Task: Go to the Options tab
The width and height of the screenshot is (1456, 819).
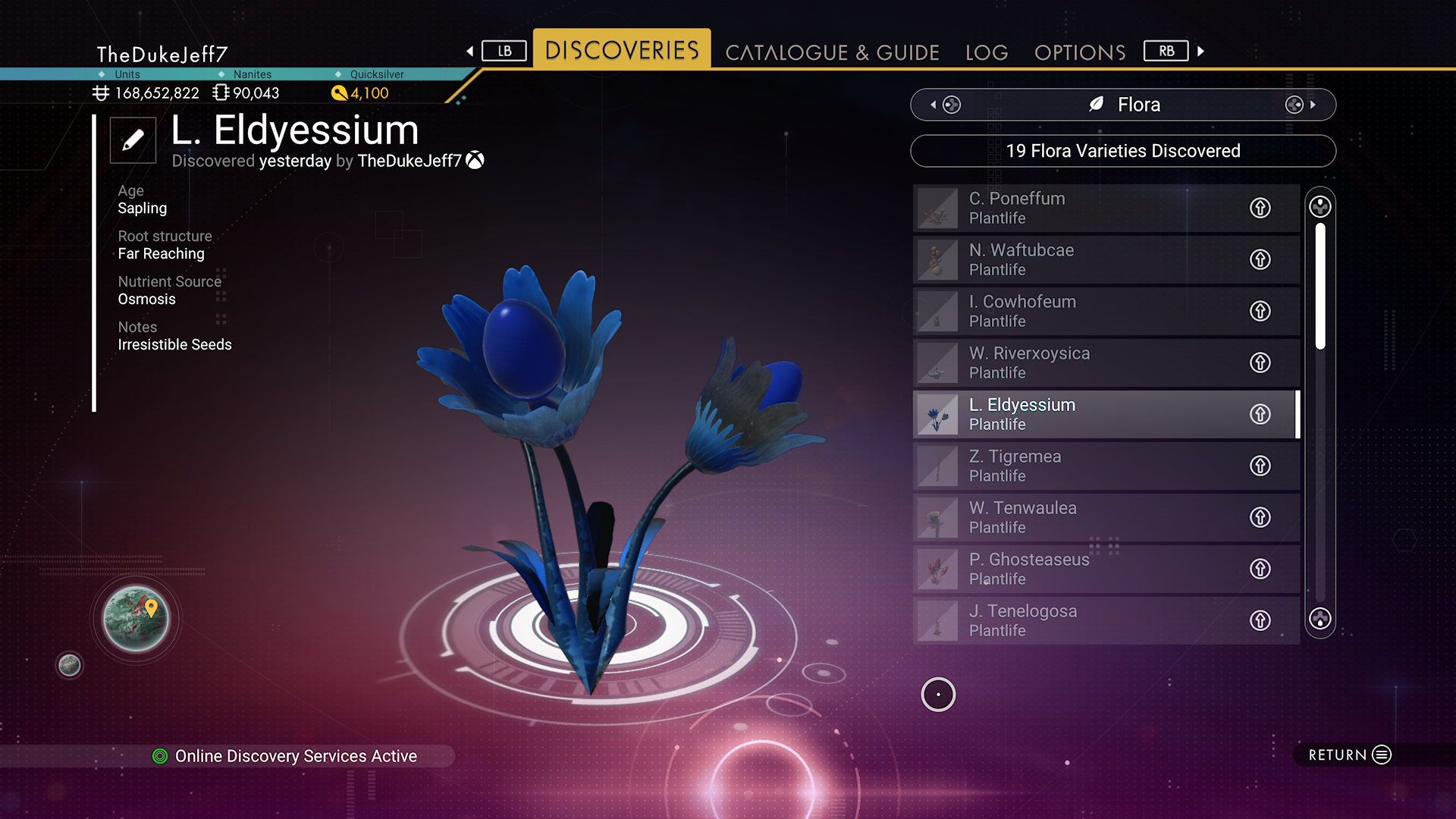Action: coord(1080,52)
